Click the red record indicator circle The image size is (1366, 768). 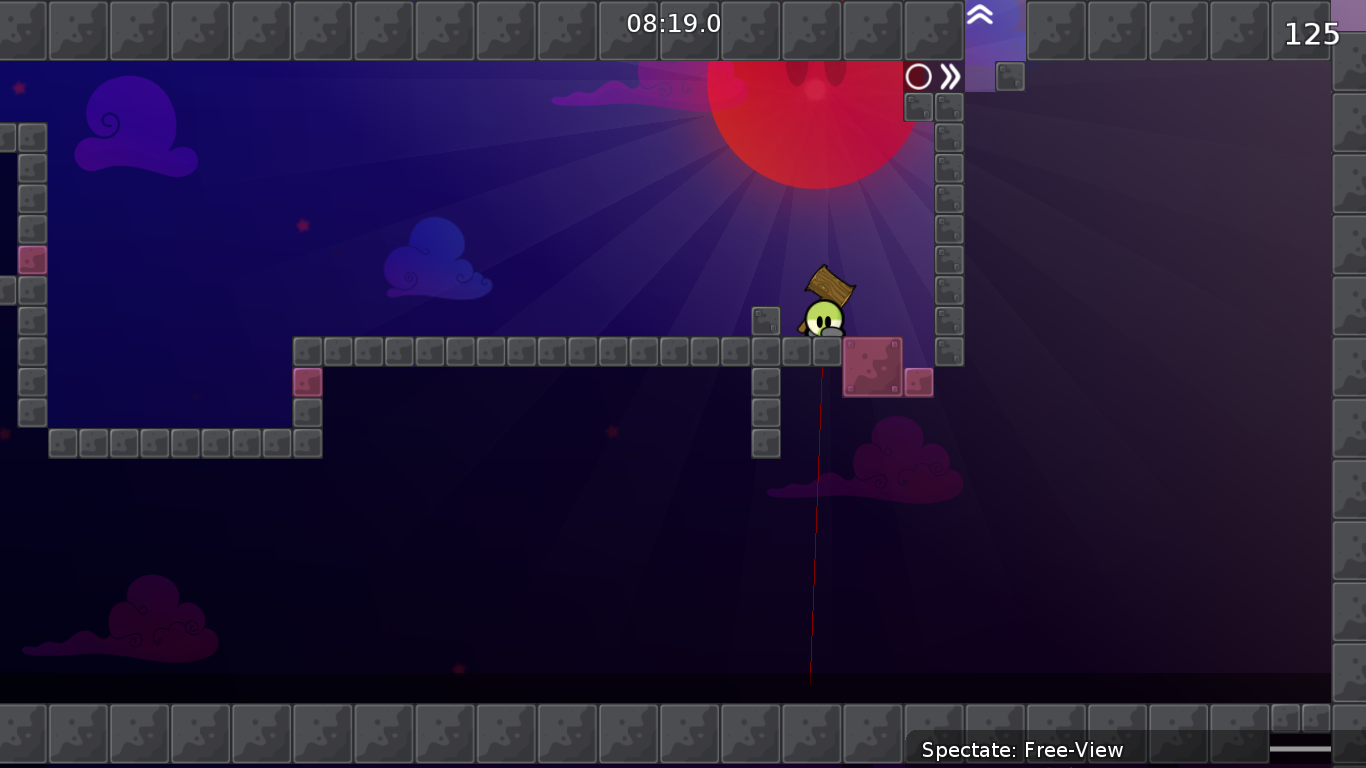click(917, 75)
